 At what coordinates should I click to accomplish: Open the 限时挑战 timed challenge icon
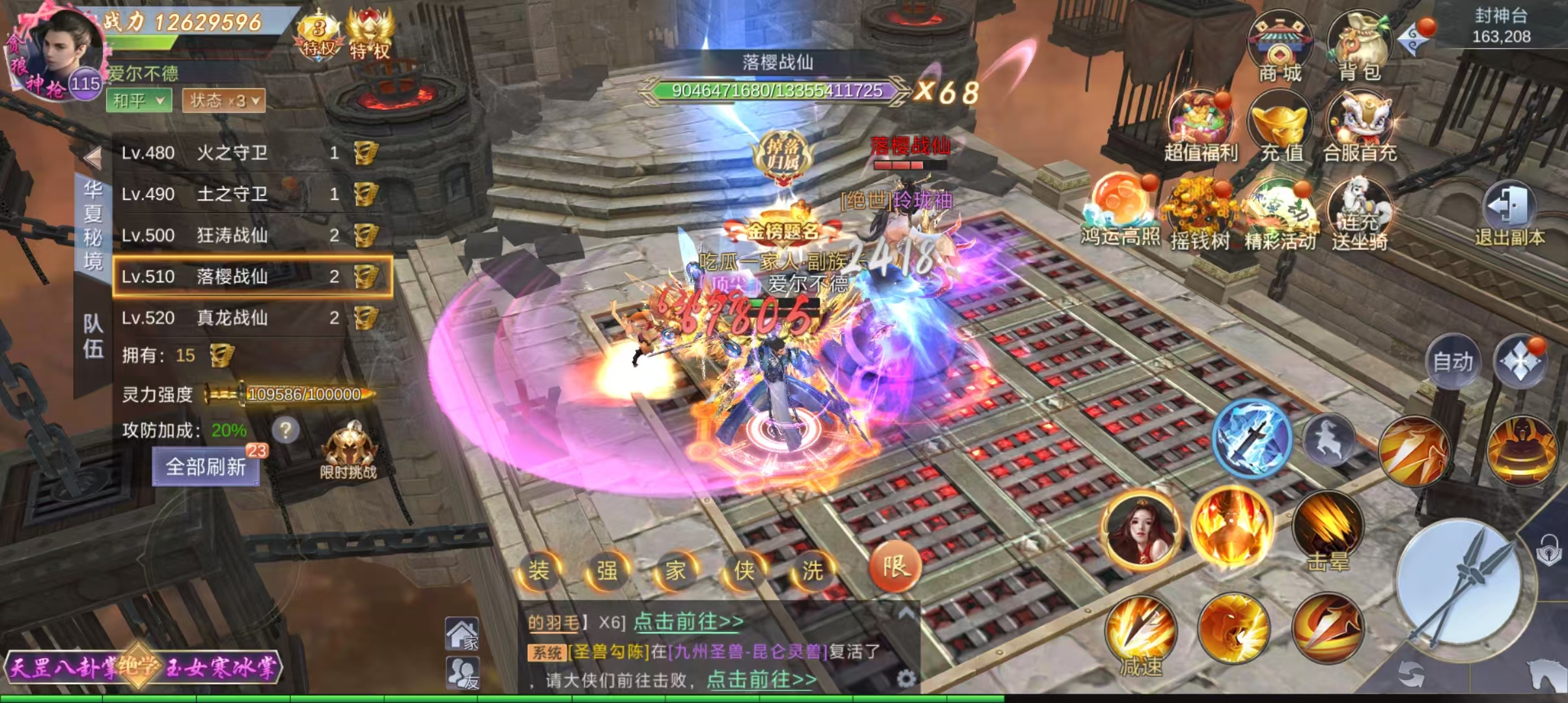click(x=348, y=450)
